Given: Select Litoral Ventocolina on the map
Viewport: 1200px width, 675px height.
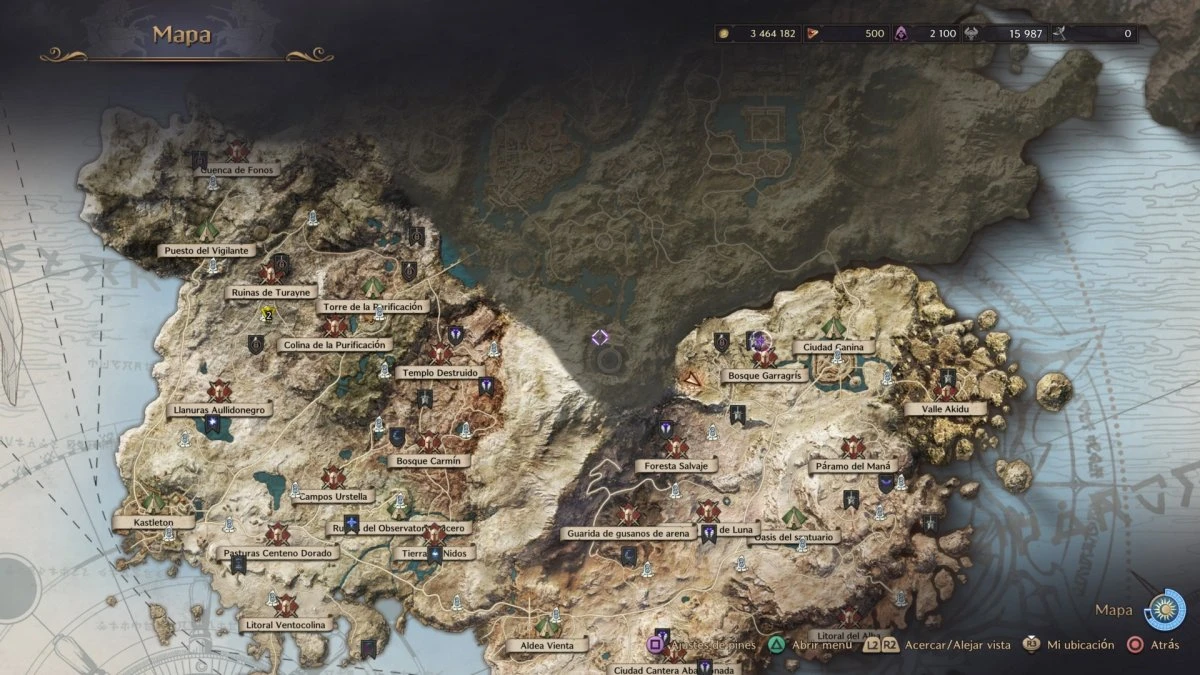Looking at the screenshot, I should coord(285,625).
